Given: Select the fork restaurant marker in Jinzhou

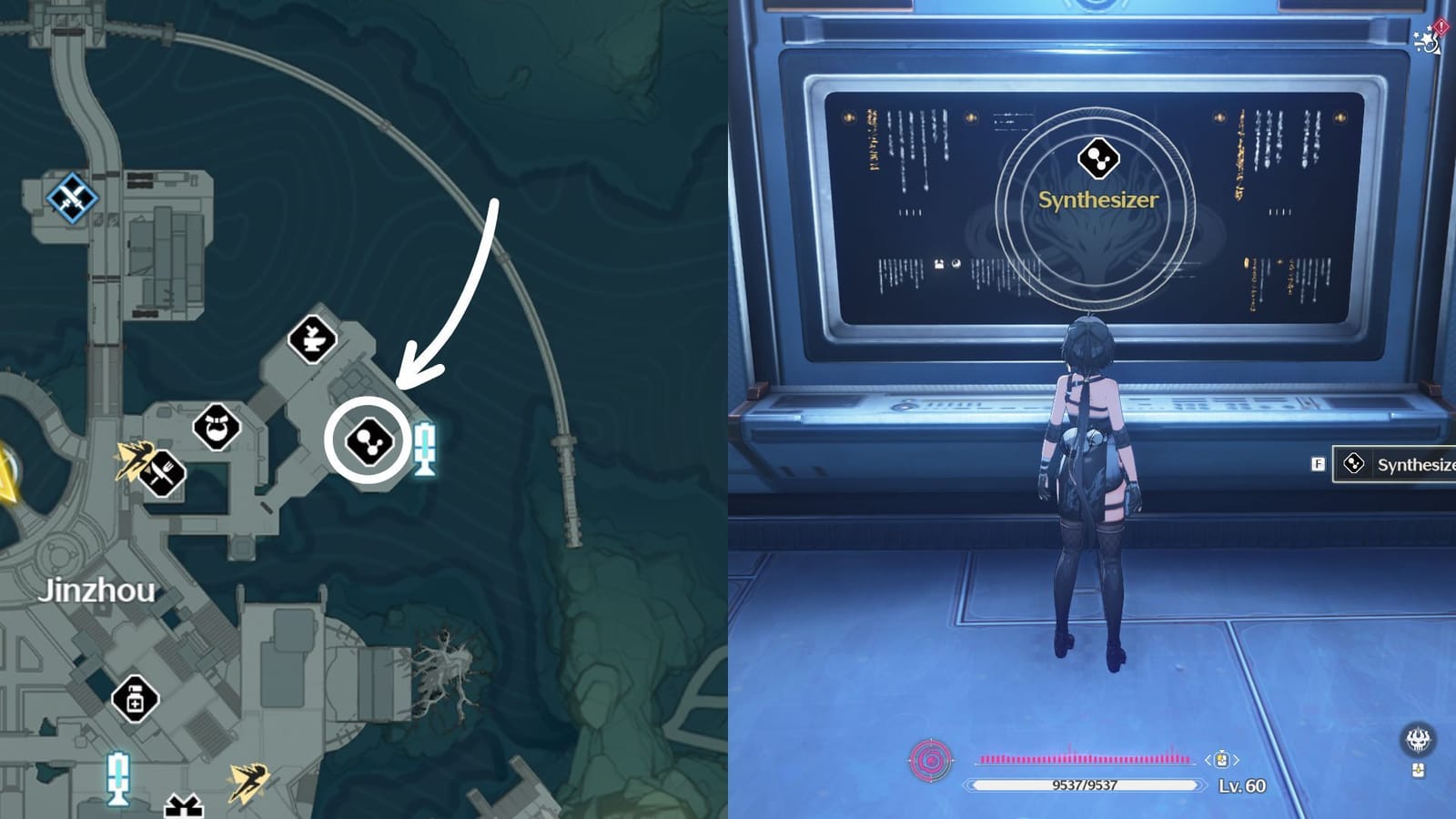Looking at the screenshot, I should pyautogui.click(x=160, y=475).
